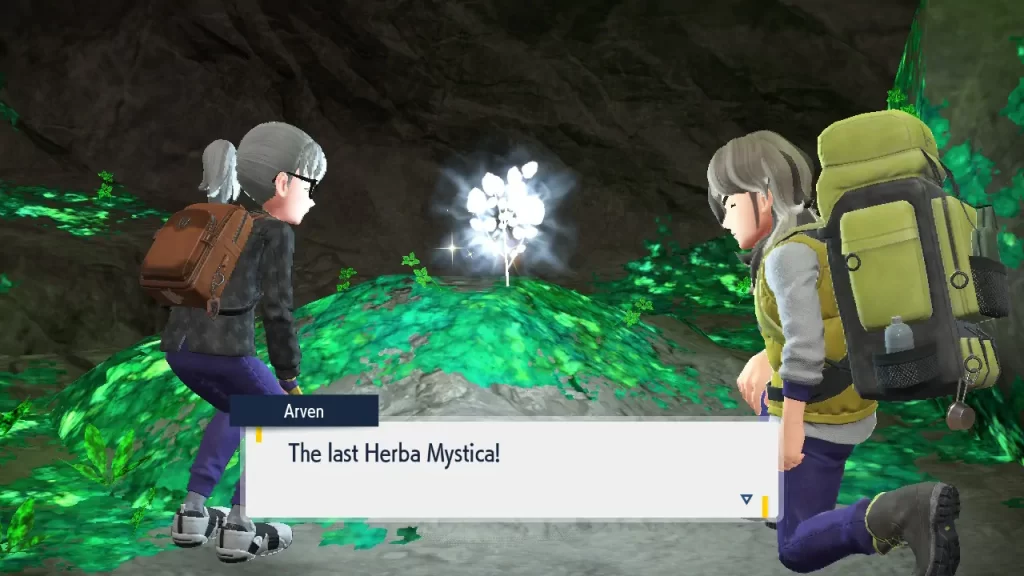Click Arven's "The last Herba Mystica!" dialogue box

pyautogui.click(x=510, y=468)
